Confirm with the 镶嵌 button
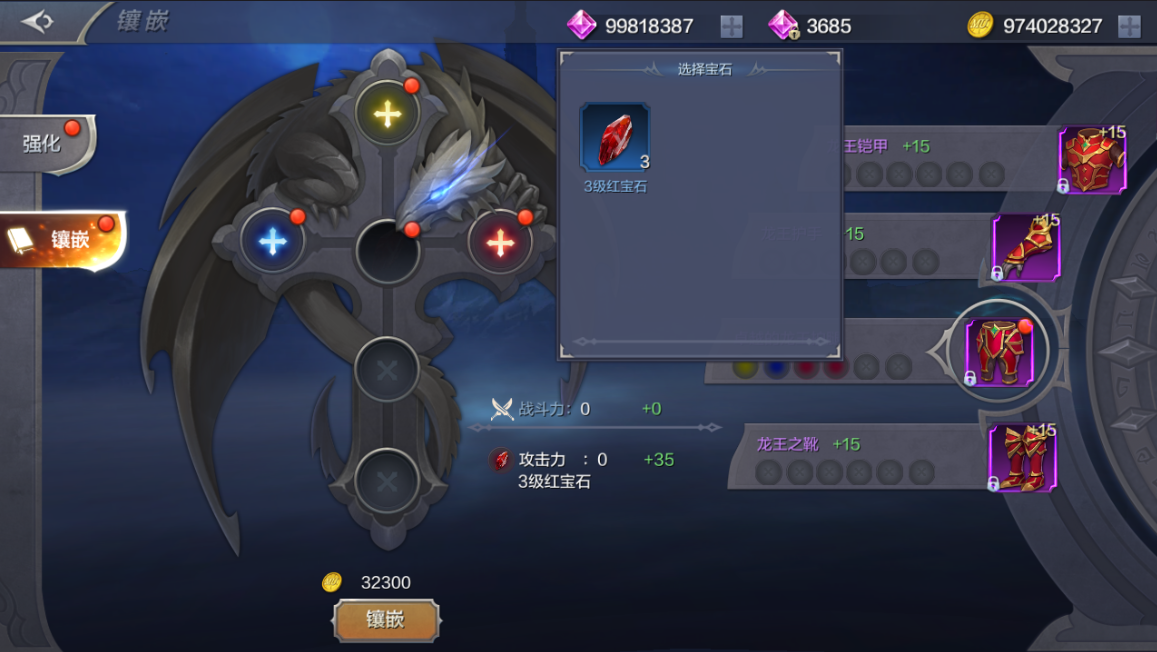Image resolution: width=1157 pixels, height=652 pixels. click(386, 620)
